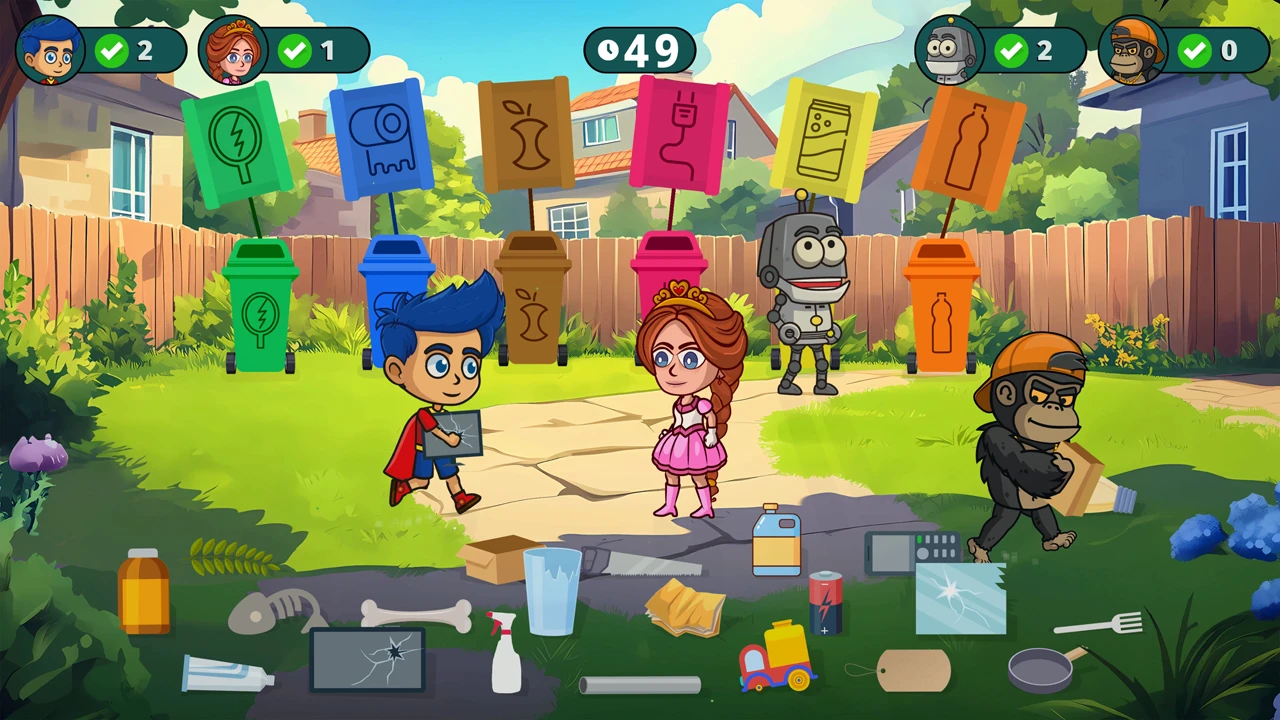Select the blue-haired boy player portrait
Viewport: 1280px width, 720px height.
click(50, 50)
